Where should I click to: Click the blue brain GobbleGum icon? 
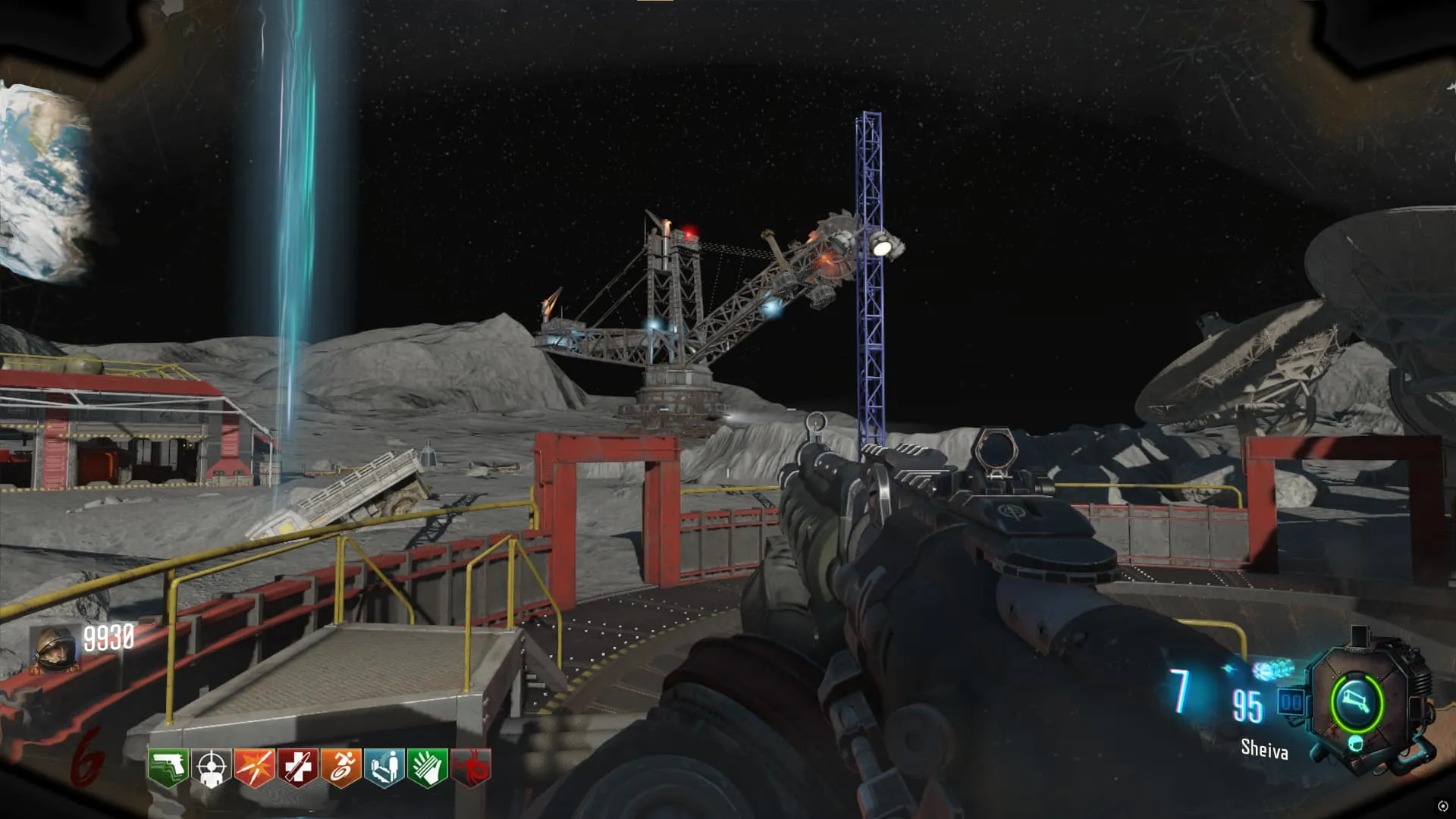[1272, 670]
